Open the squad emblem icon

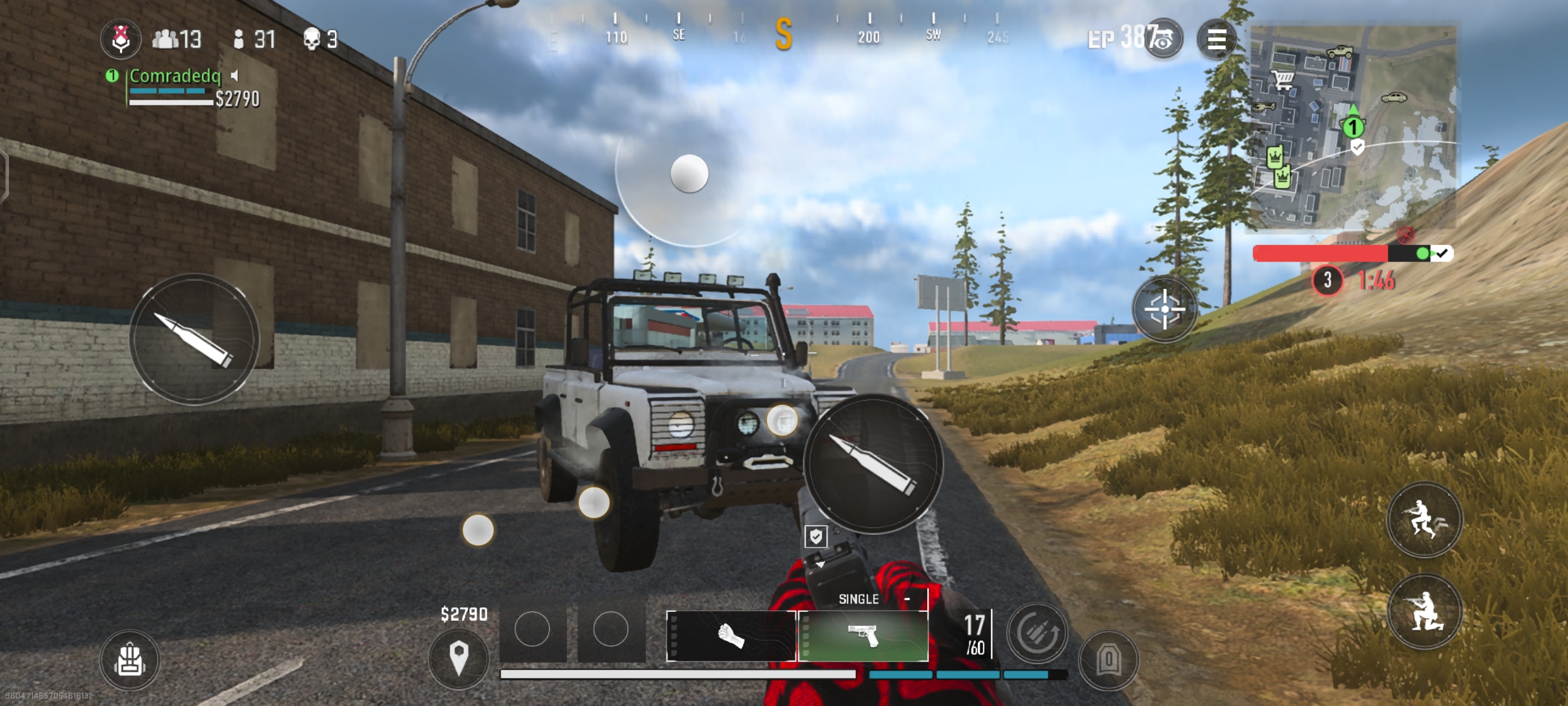point(120,39)
